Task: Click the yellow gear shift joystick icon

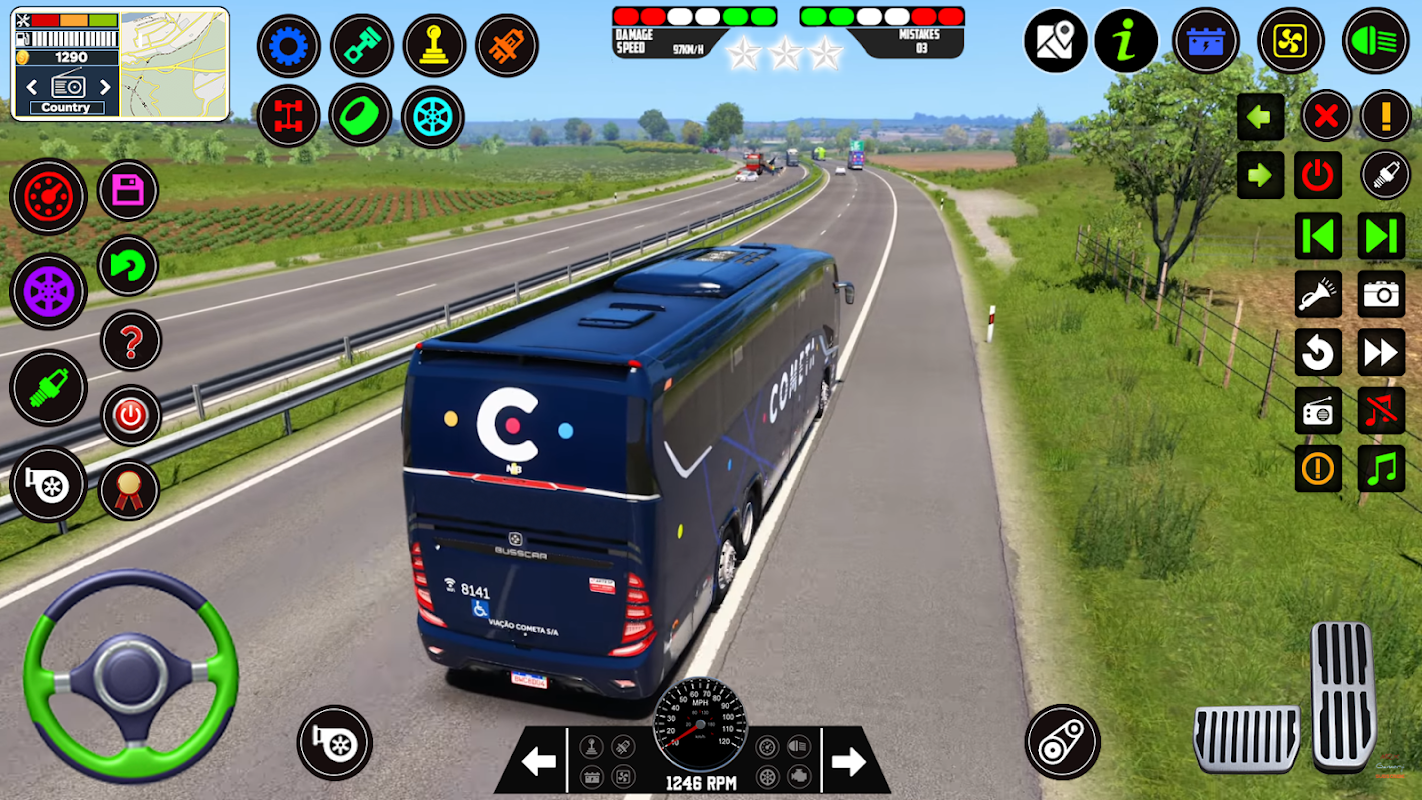Action: (x=434, y=46)
